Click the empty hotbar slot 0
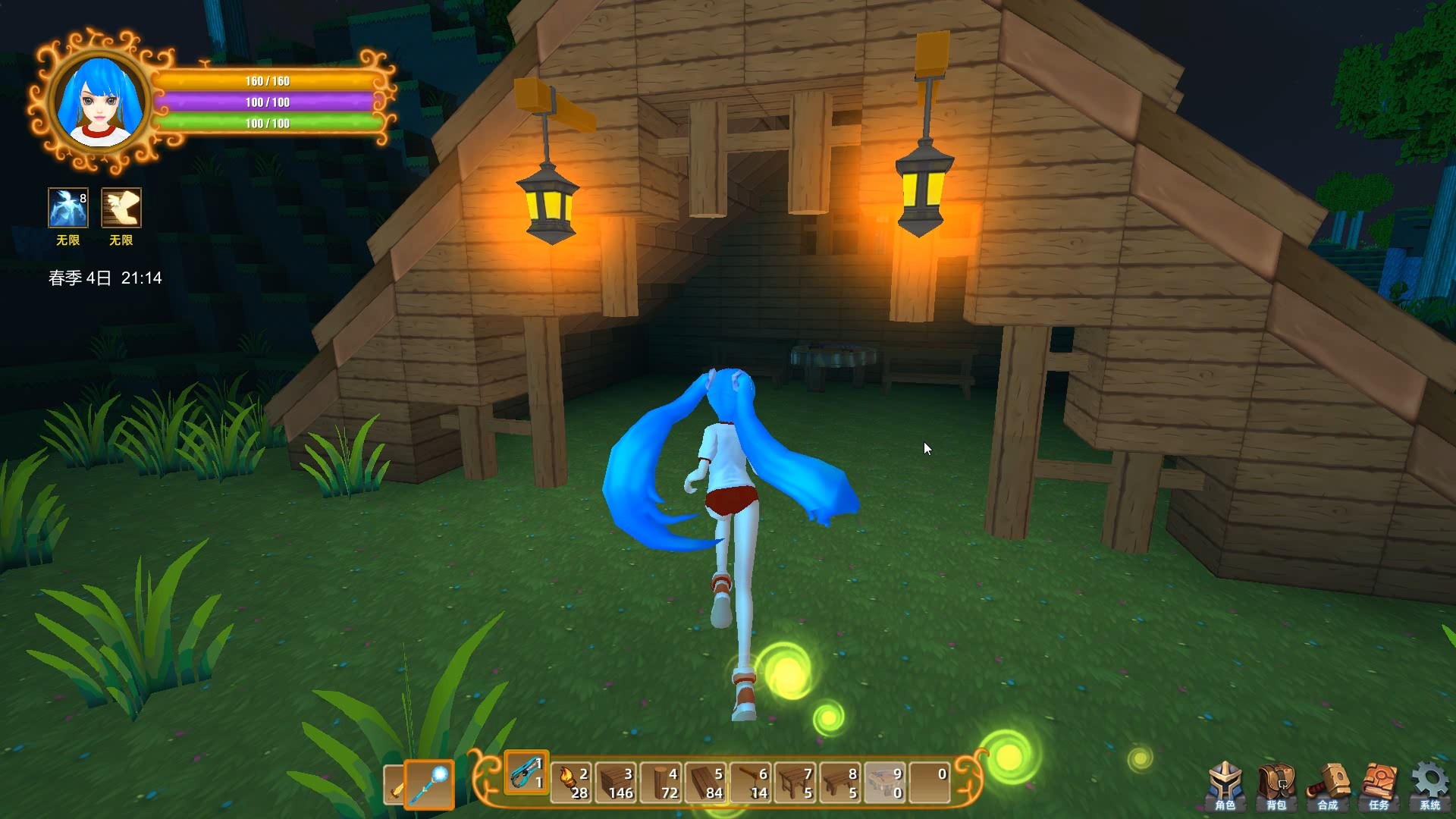This screenshot has height=819, width=1456. (930, 784)
